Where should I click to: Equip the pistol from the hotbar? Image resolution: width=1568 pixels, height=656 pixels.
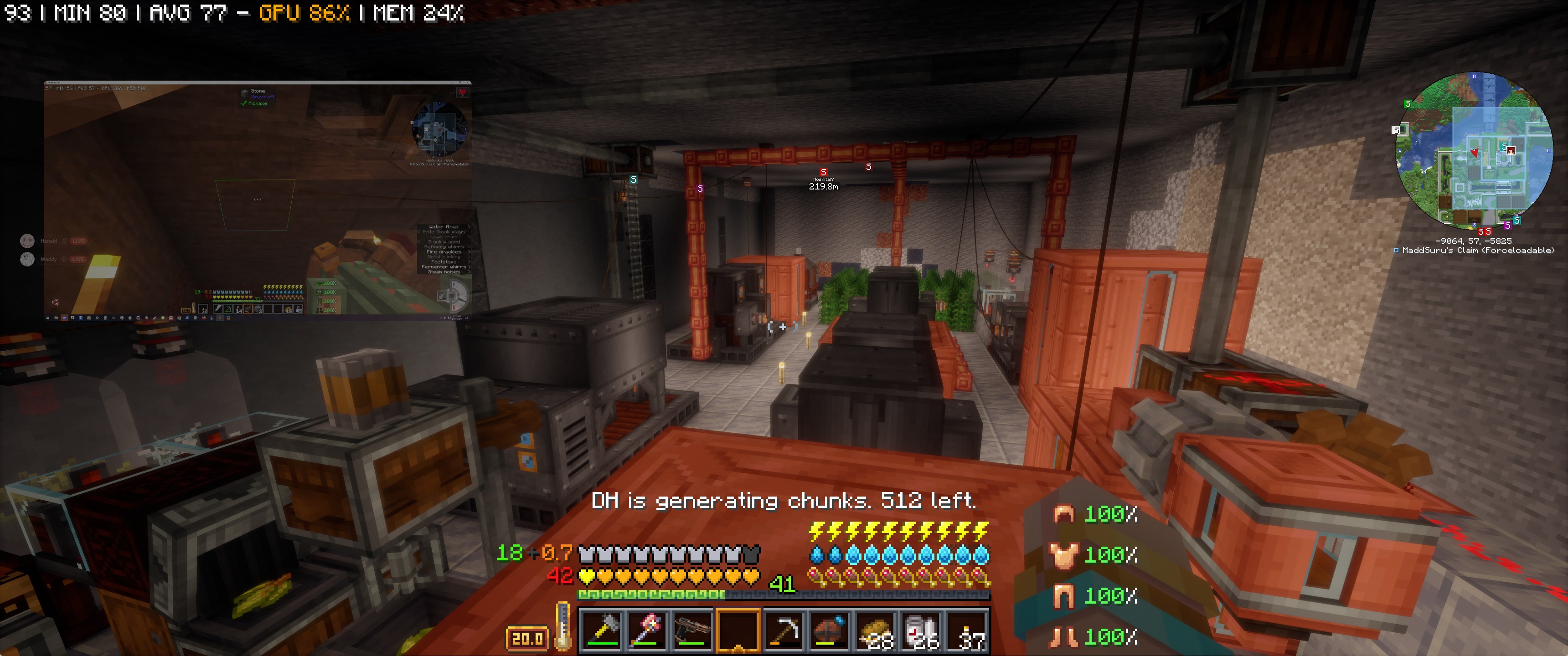693,630
